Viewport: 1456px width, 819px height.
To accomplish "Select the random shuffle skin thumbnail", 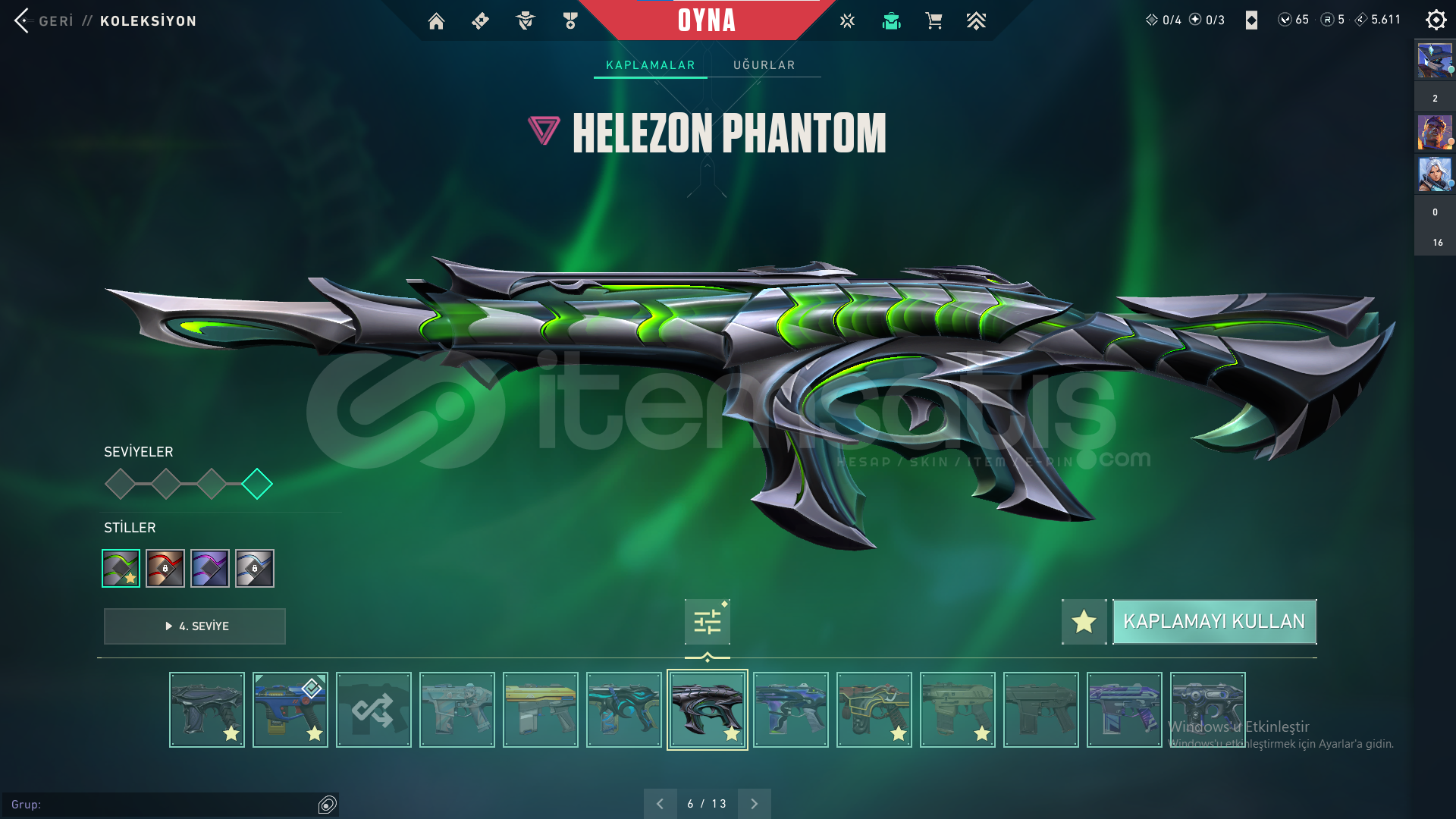I will click(x=374, y=710).
